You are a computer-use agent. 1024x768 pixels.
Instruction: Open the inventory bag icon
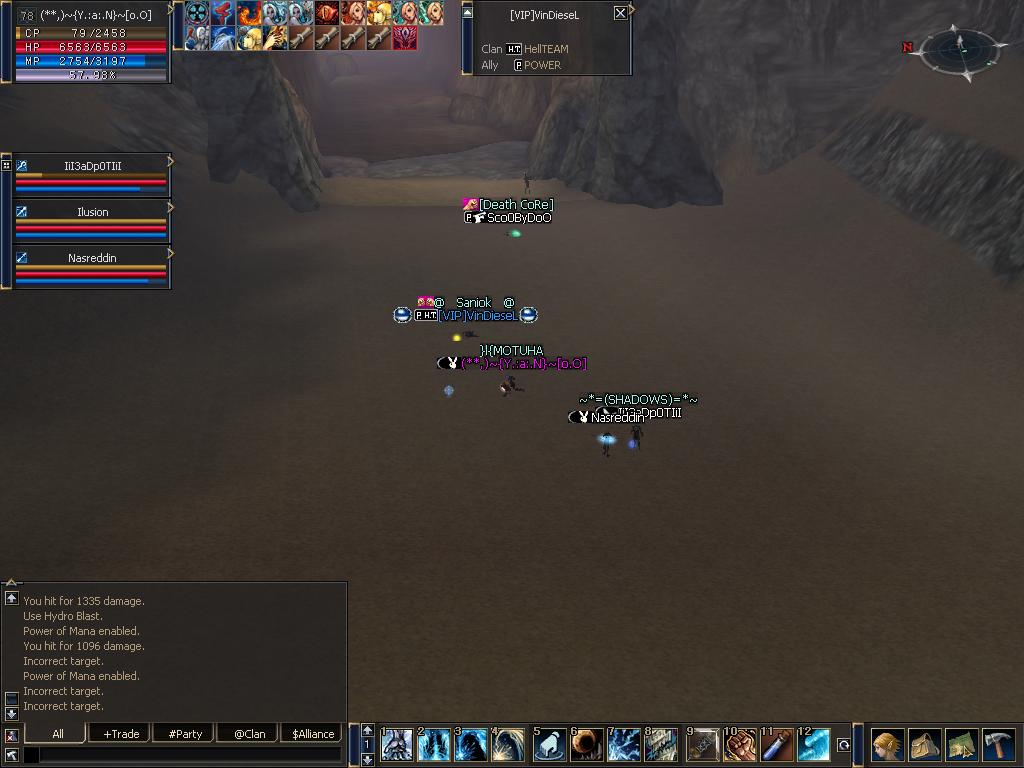[924, 746]
